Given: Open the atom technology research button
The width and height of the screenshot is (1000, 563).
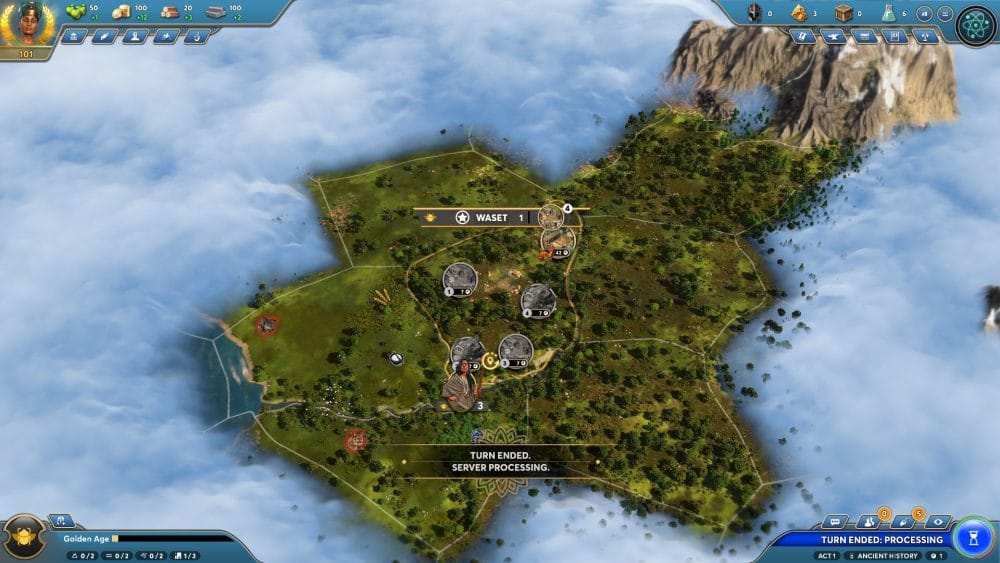Looking at the screenshot, I should [x=975, y=26].
